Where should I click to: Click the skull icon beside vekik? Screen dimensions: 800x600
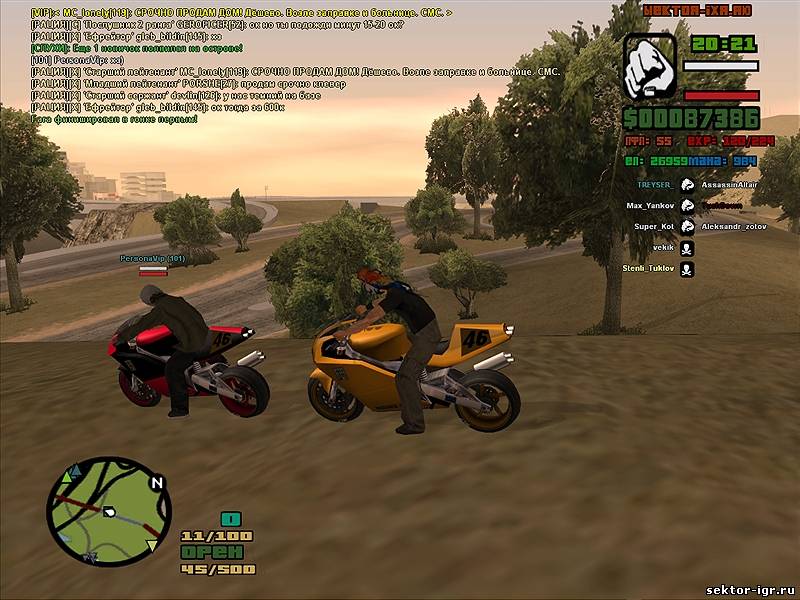point(687,248)
